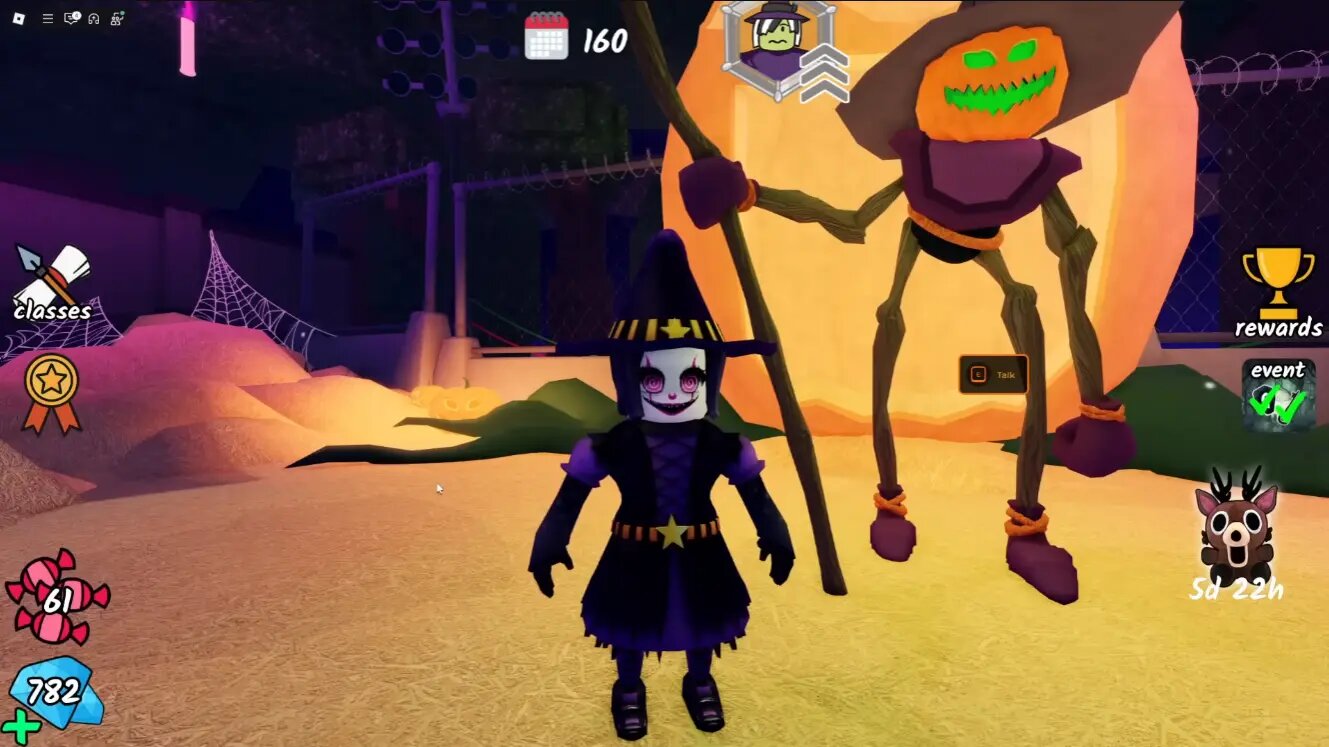Screen dimensions: 1329x747
Task: Open the player list icon
Action: [113, 17]
